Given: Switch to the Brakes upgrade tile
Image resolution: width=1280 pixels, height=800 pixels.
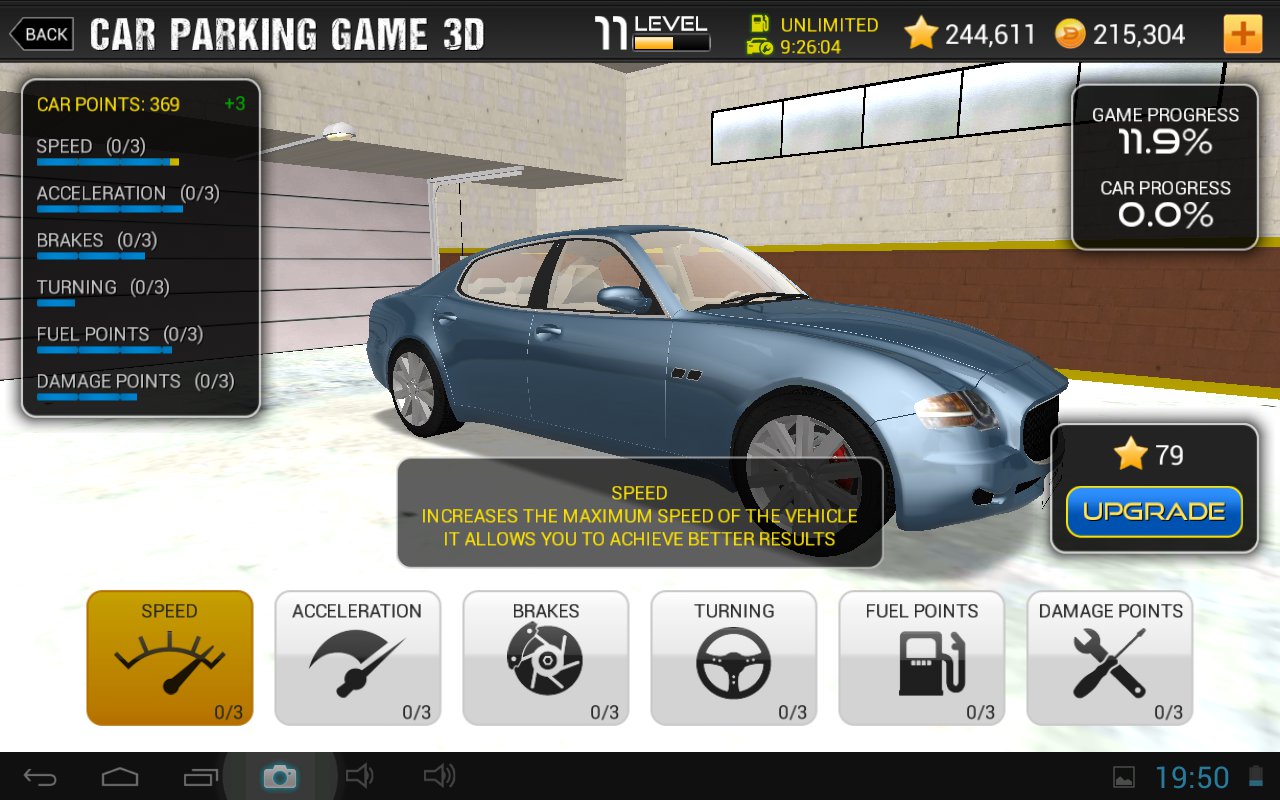Looking at the screenshot, I should [x=545, y=657].
